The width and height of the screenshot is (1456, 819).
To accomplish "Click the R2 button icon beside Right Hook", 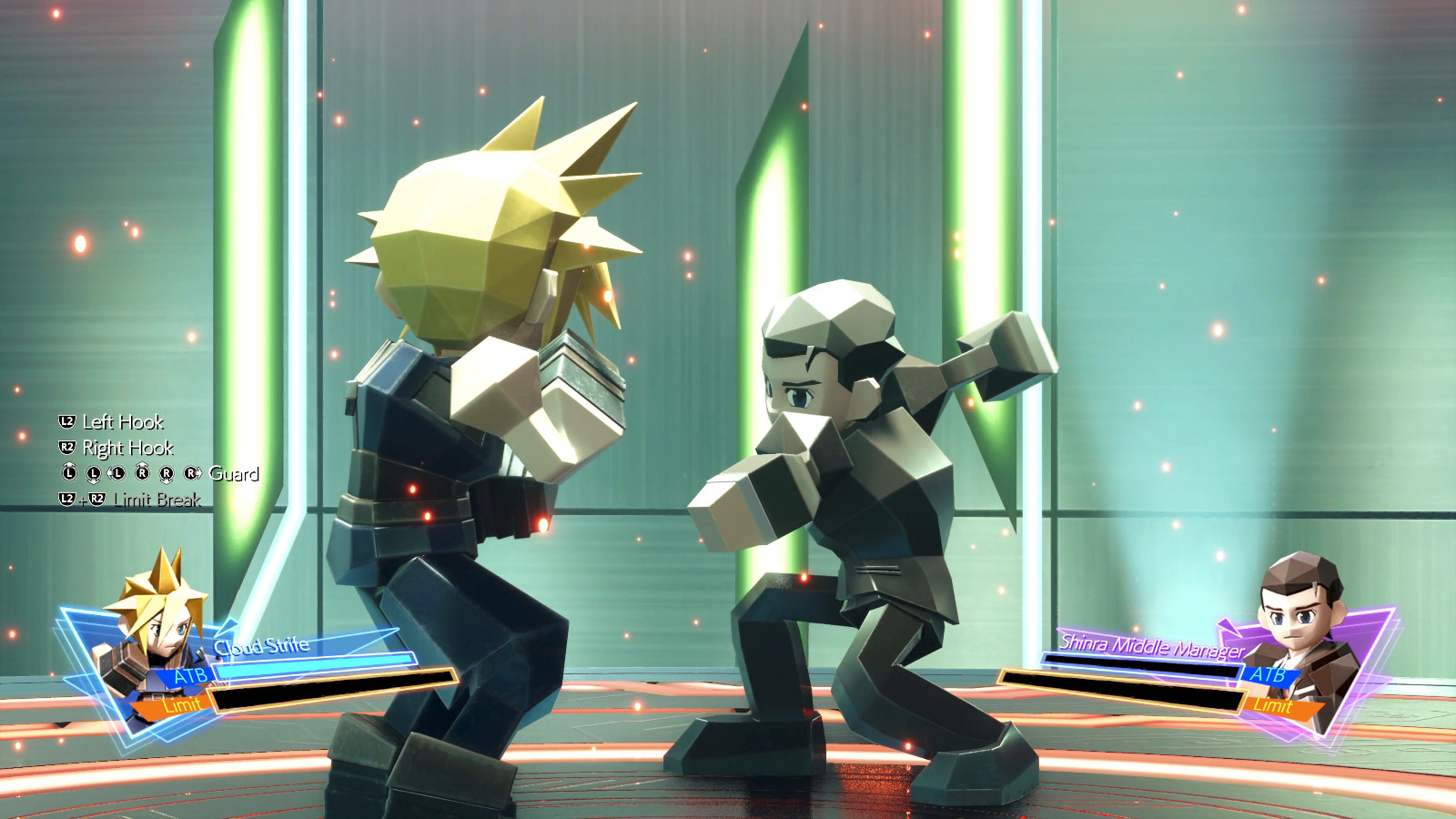I will pos(66,448).
